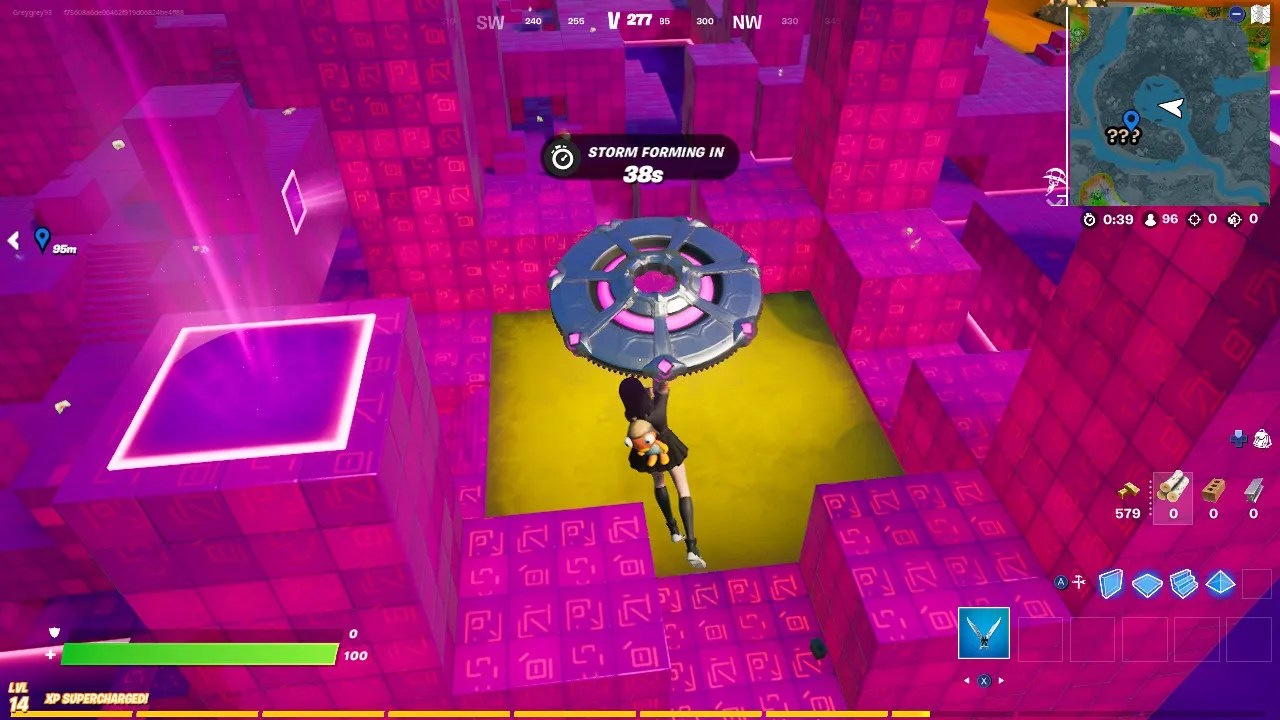Click the back arrow on the left edge
1280x720 pixels.
pos(12,240)
